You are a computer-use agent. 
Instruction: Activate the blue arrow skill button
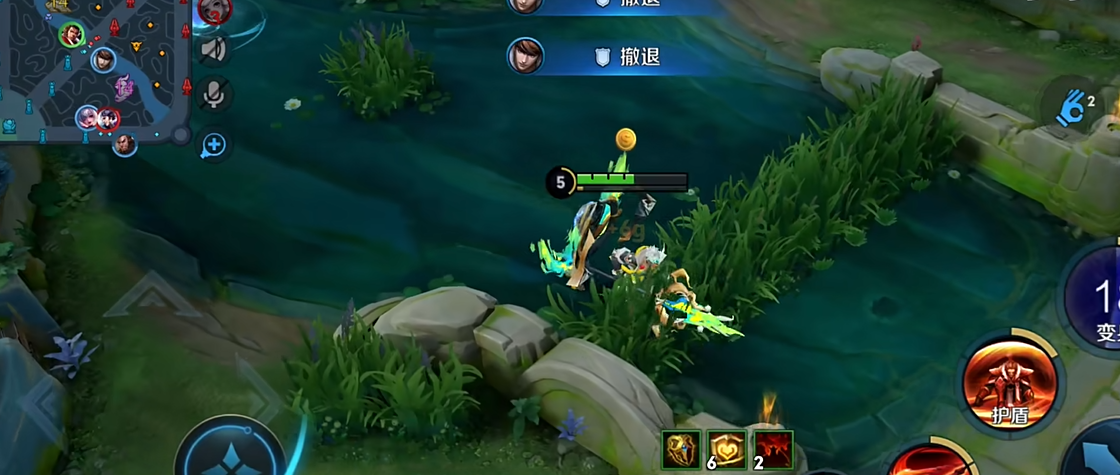(x=1095, y=455)
